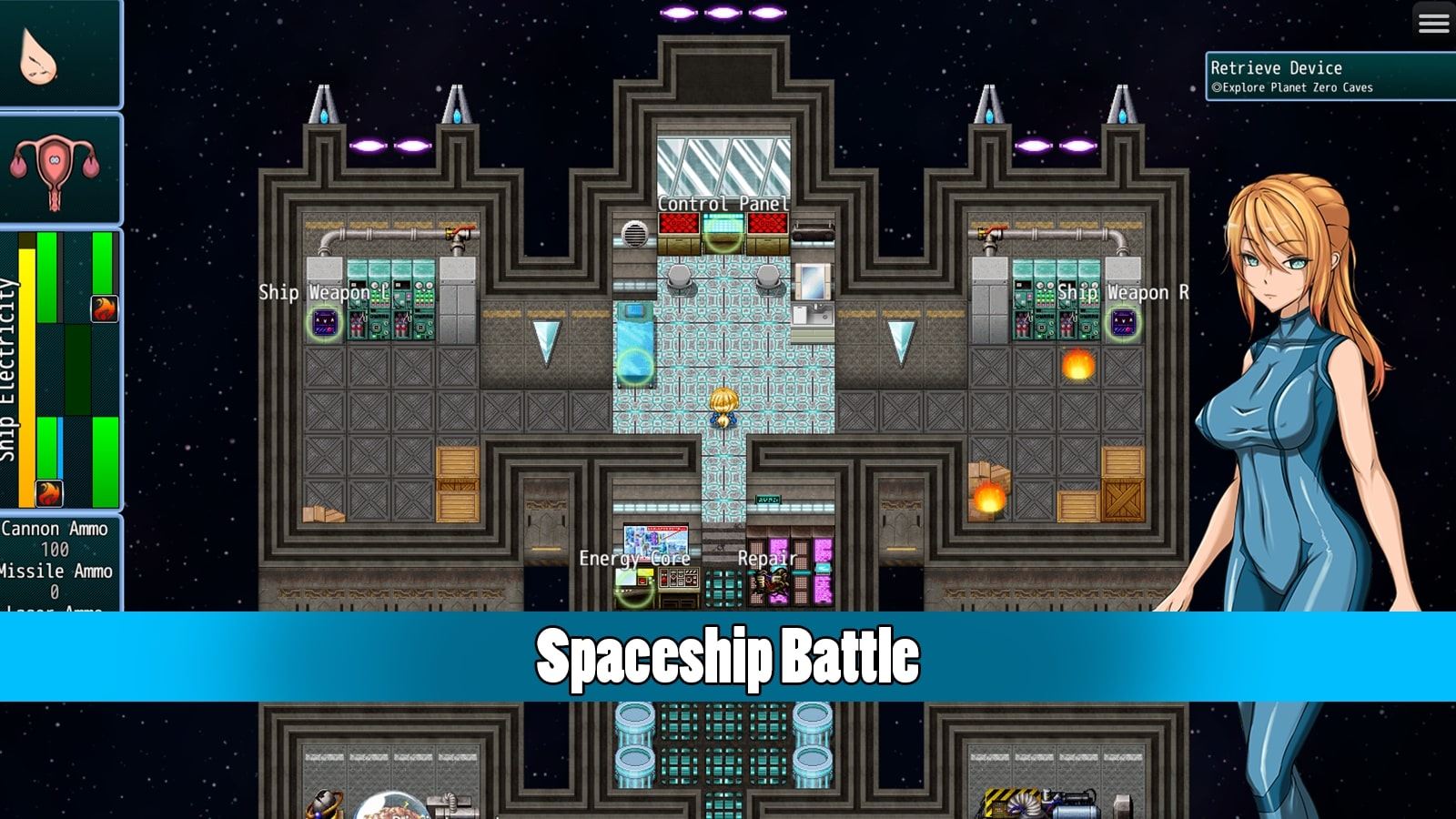Click the flame burning near Ship Weapon R
The width and height of the screenshot is (1456, 819).
click(1078, 364)
